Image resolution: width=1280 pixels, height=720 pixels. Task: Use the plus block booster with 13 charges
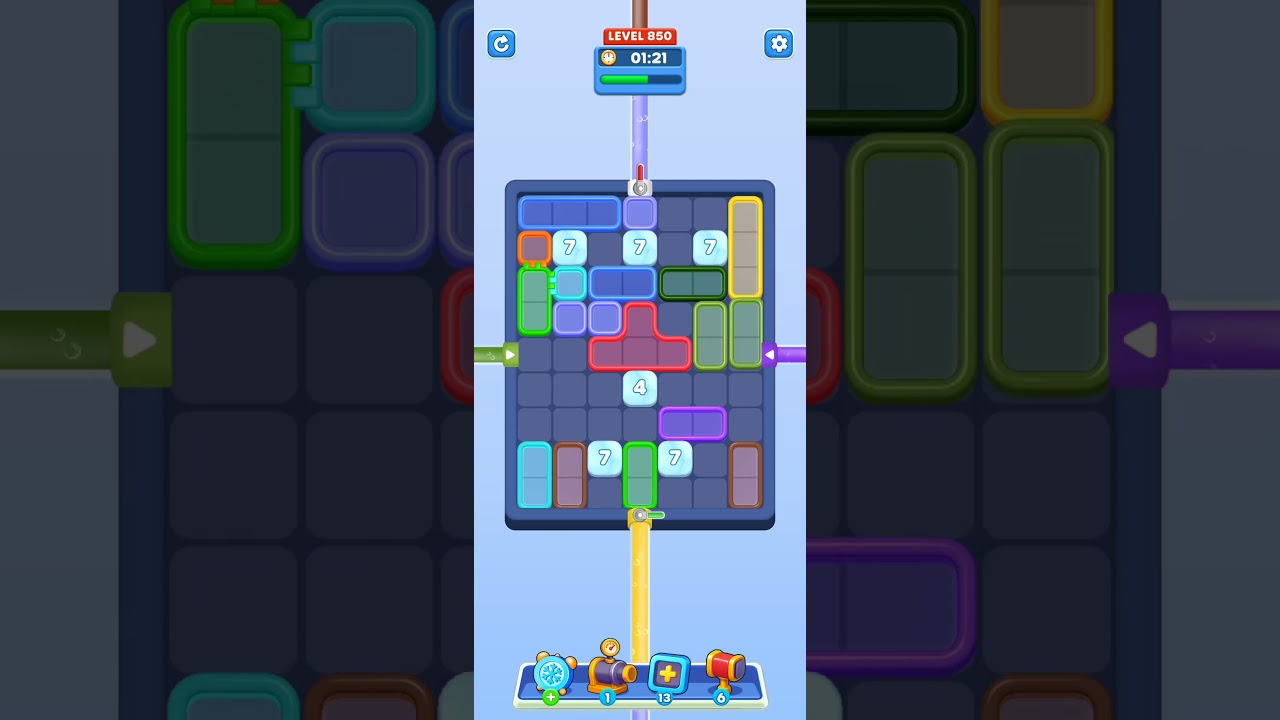pyautogui.click(x=667, y=674)
